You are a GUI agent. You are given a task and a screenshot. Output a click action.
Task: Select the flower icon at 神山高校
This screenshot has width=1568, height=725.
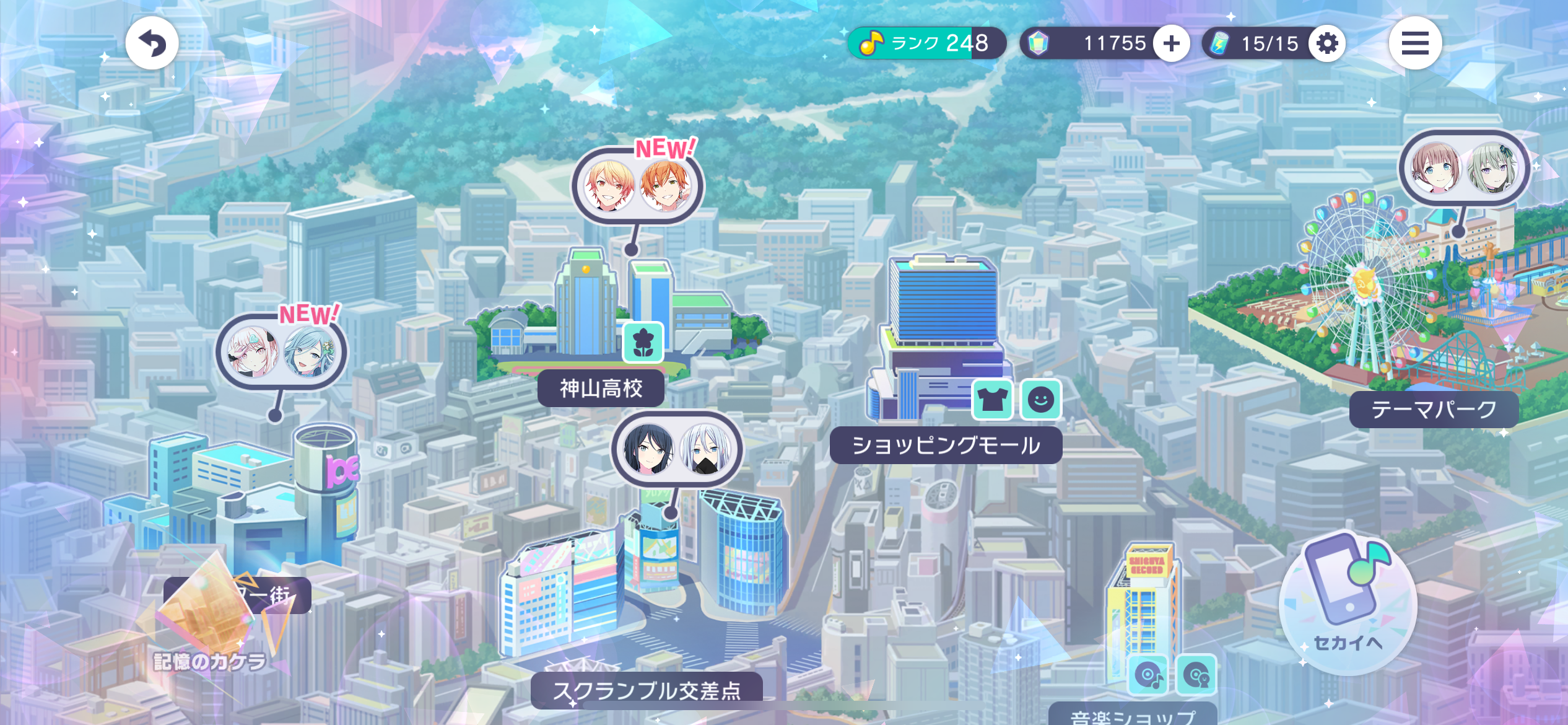click(x=643, y=342)
